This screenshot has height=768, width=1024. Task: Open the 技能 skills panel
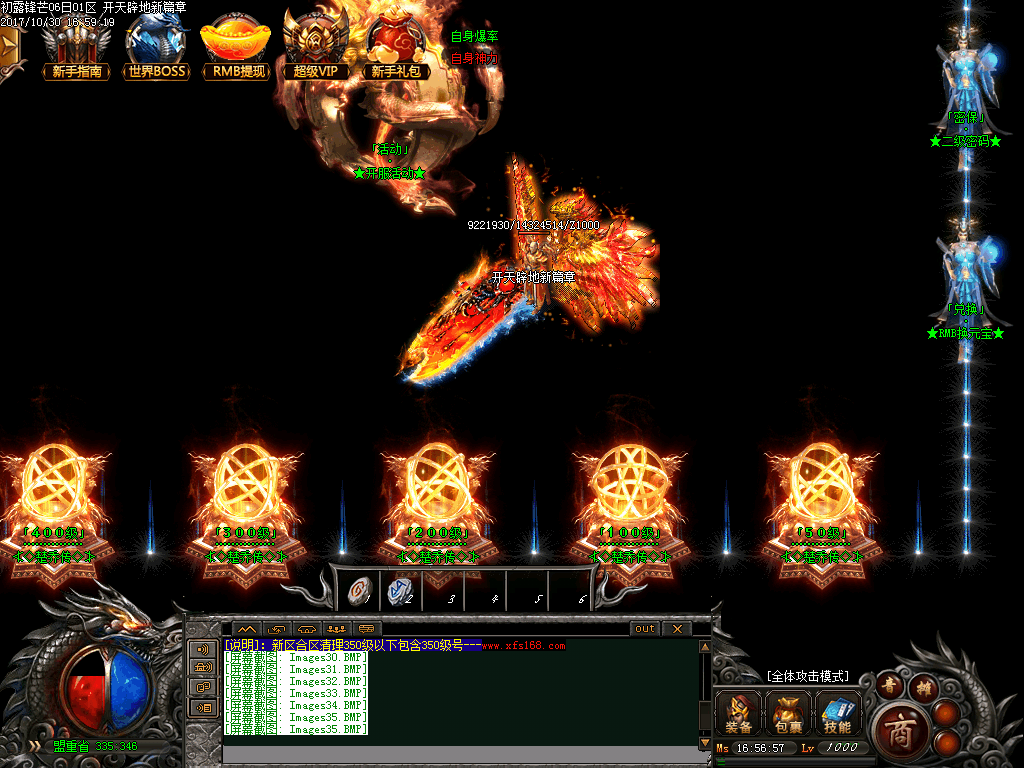(838, 711)
